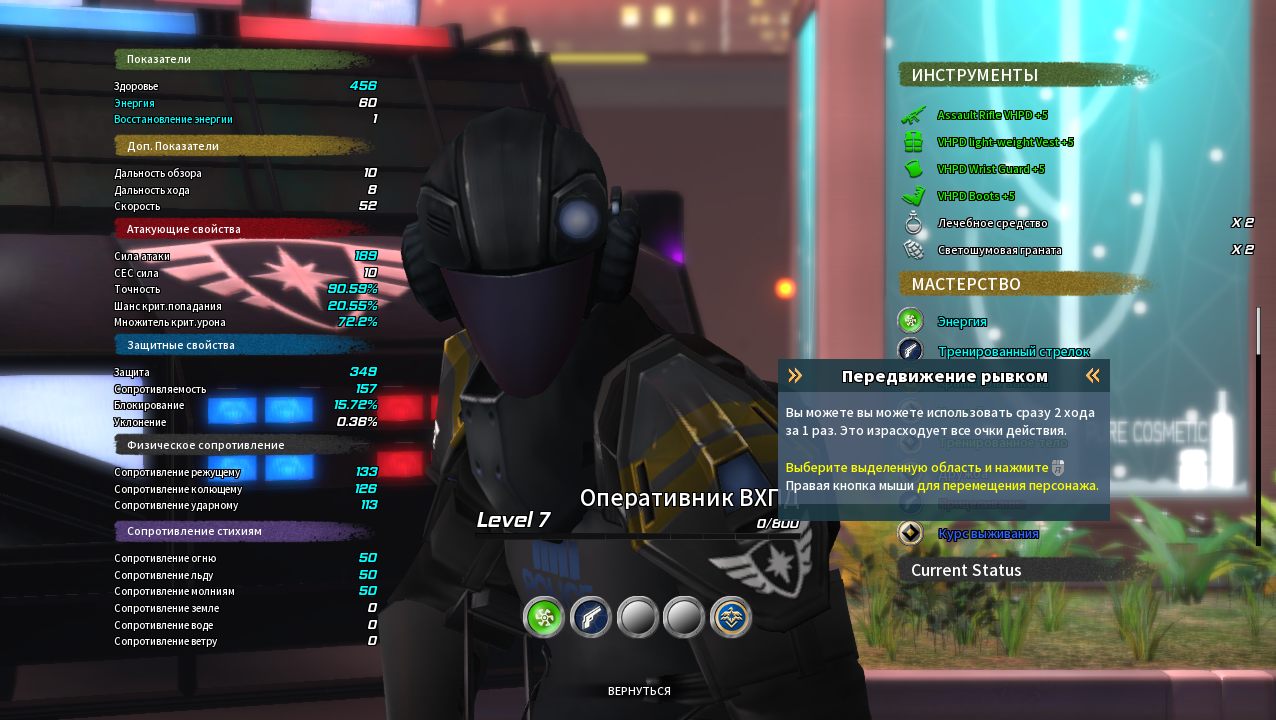
Task: Select the VHPD Boots +5 item
Action: click(x=975, y=196)
